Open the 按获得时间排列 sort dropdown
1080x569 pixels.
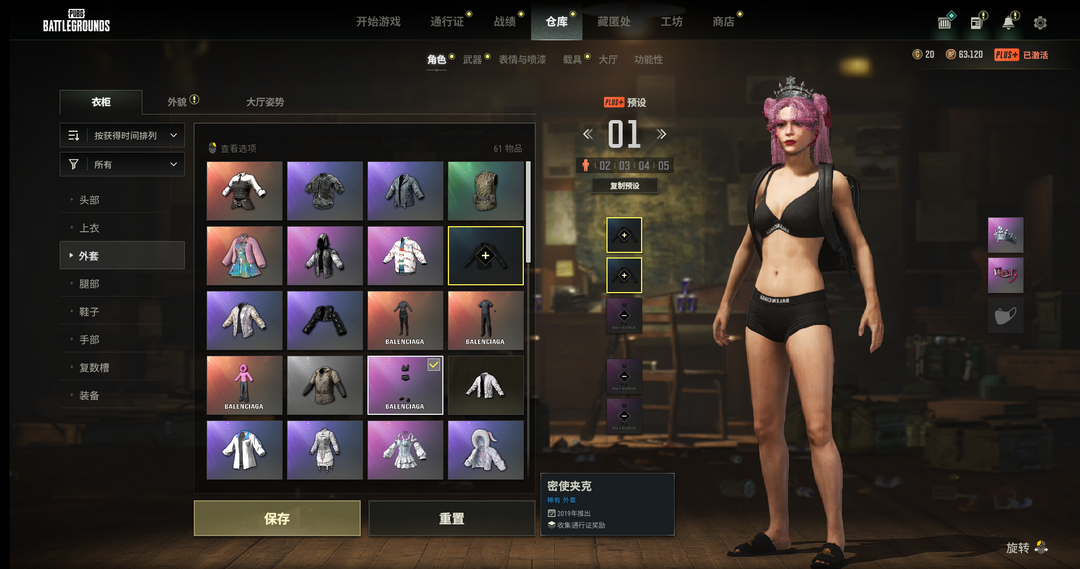tap(122, 135)
